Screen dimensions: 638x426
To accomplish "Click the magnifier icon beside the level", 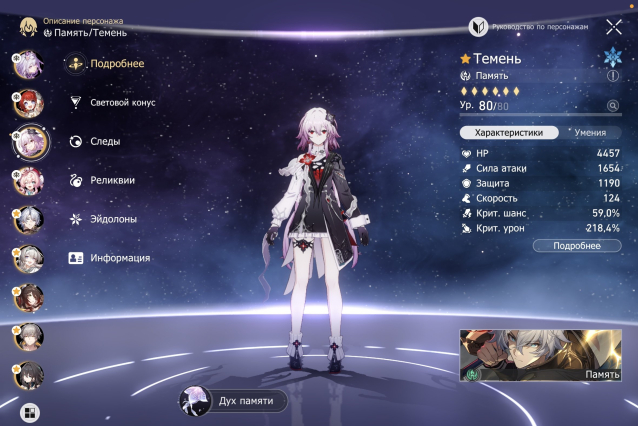I will pos(613,105).
